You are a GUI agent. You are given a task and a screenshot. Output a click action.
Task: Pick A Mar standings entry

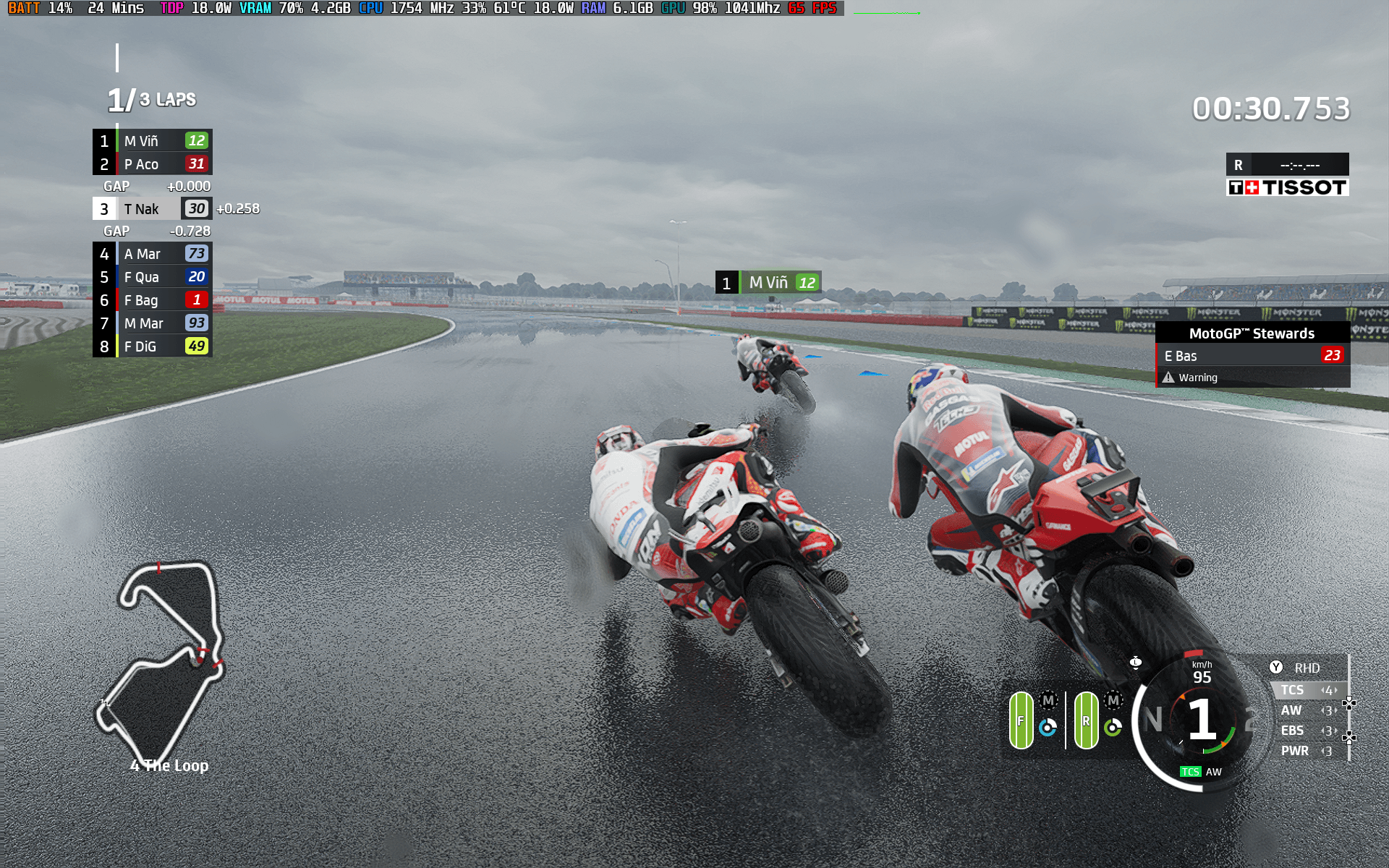152,254
